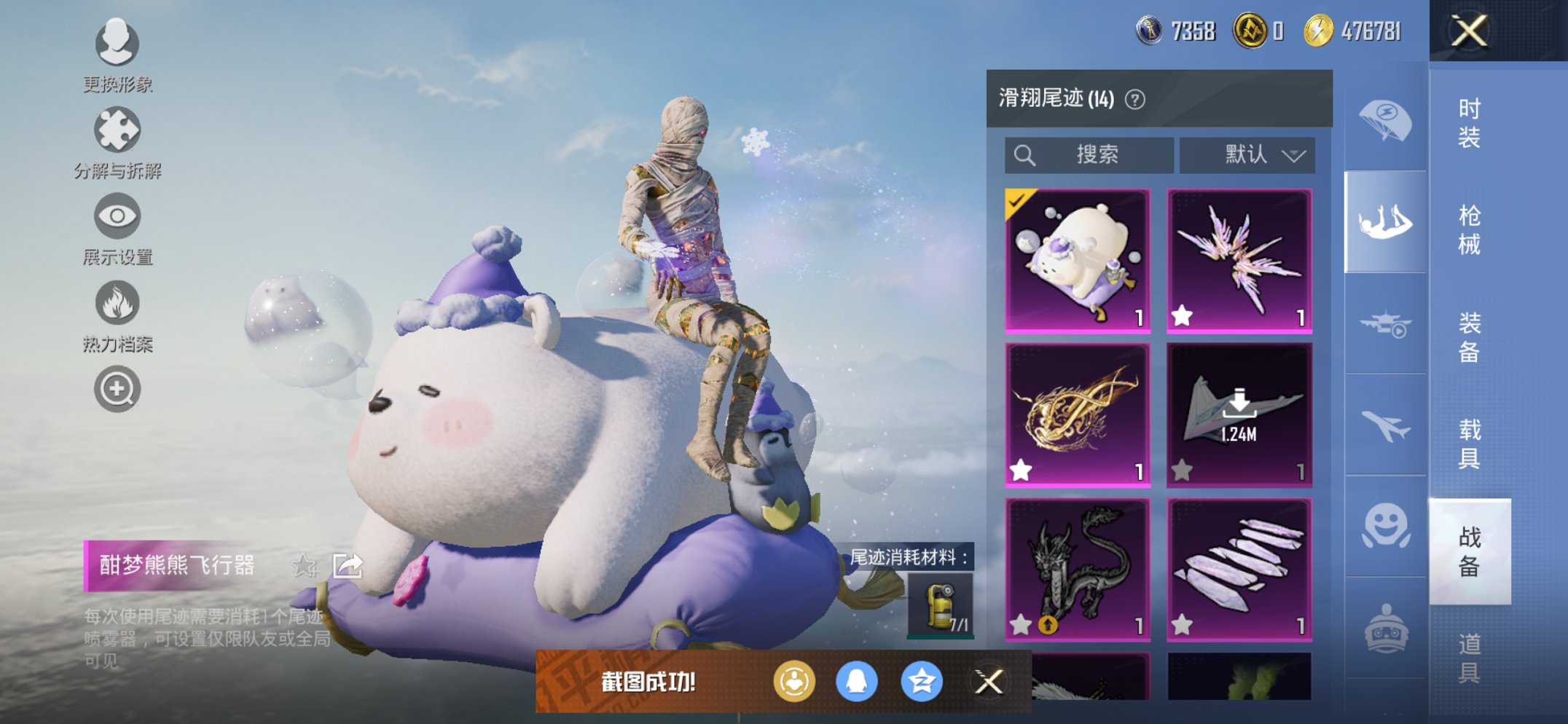Open the 默认 sort dropdown

pos(1247,155)
